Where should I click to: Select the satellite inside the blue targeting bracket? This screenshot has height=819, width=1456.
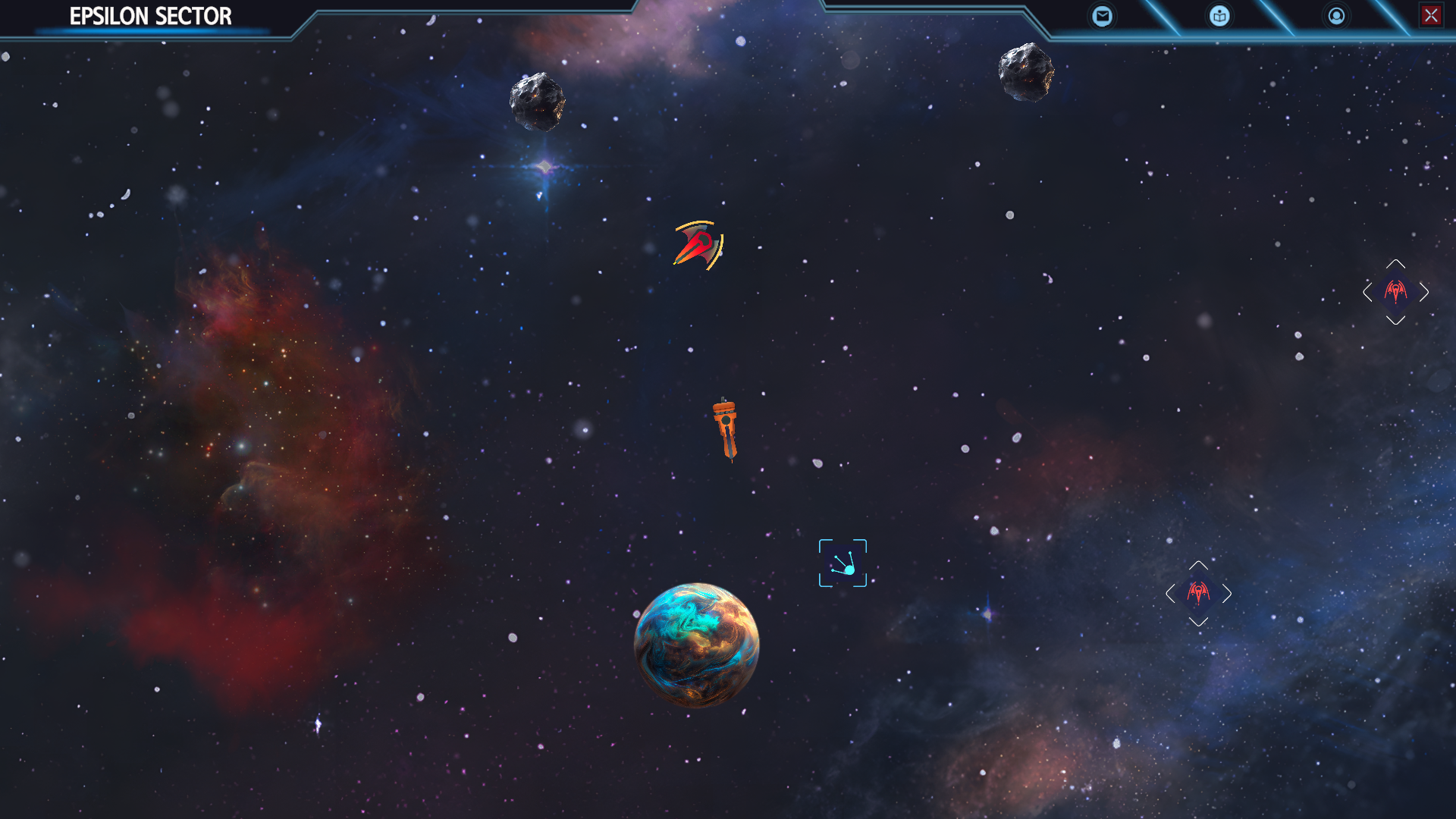tap(844, 567)
